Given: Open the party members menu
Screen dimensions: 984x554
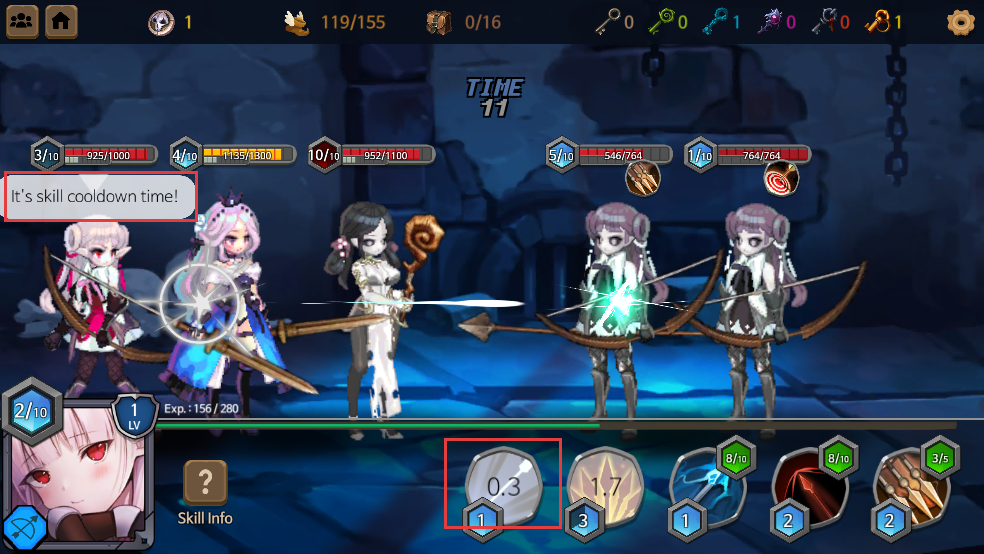Looking at the screenshot, I should point(22,20).
